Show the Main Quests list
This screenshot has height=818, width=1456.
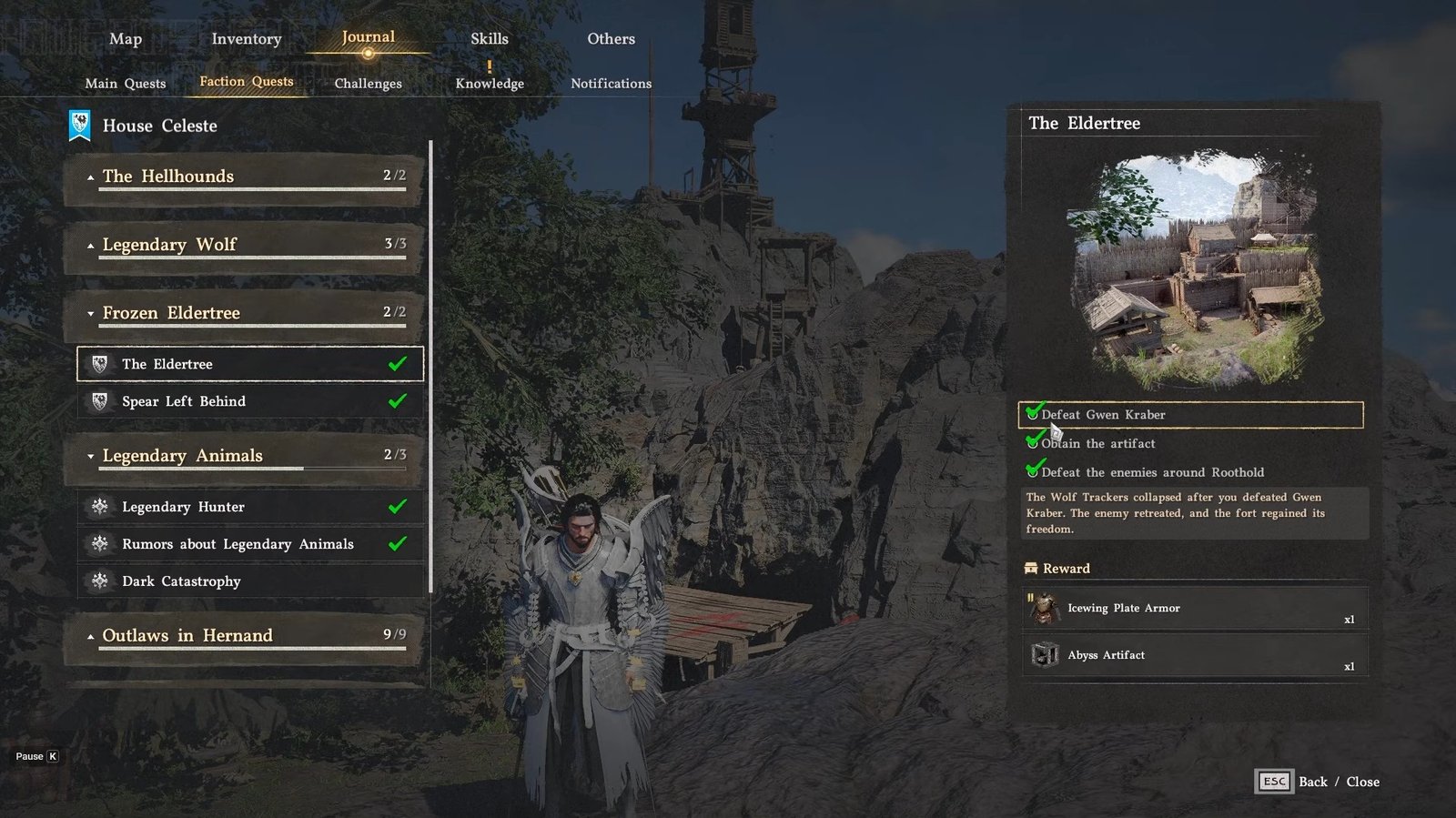pyautogui.click(x=126, y=84)
